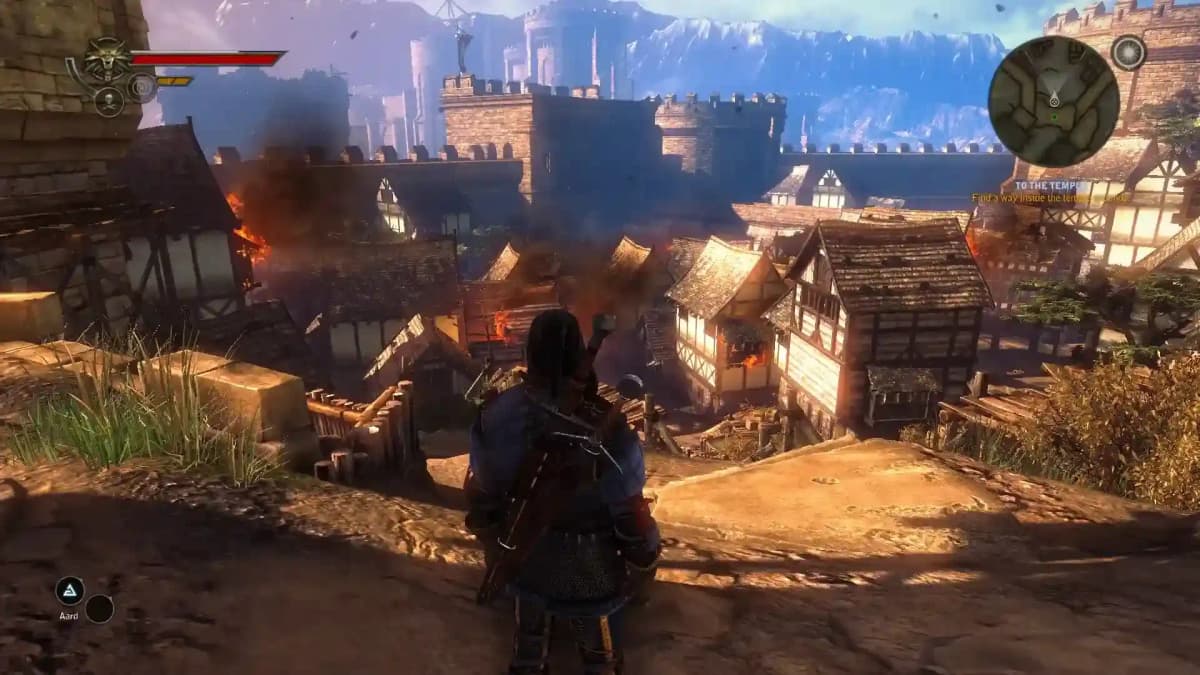Select the empty slot beside the Aard sign
The width and height of the screenshot is (1200, 675).
tap(99, 609)
